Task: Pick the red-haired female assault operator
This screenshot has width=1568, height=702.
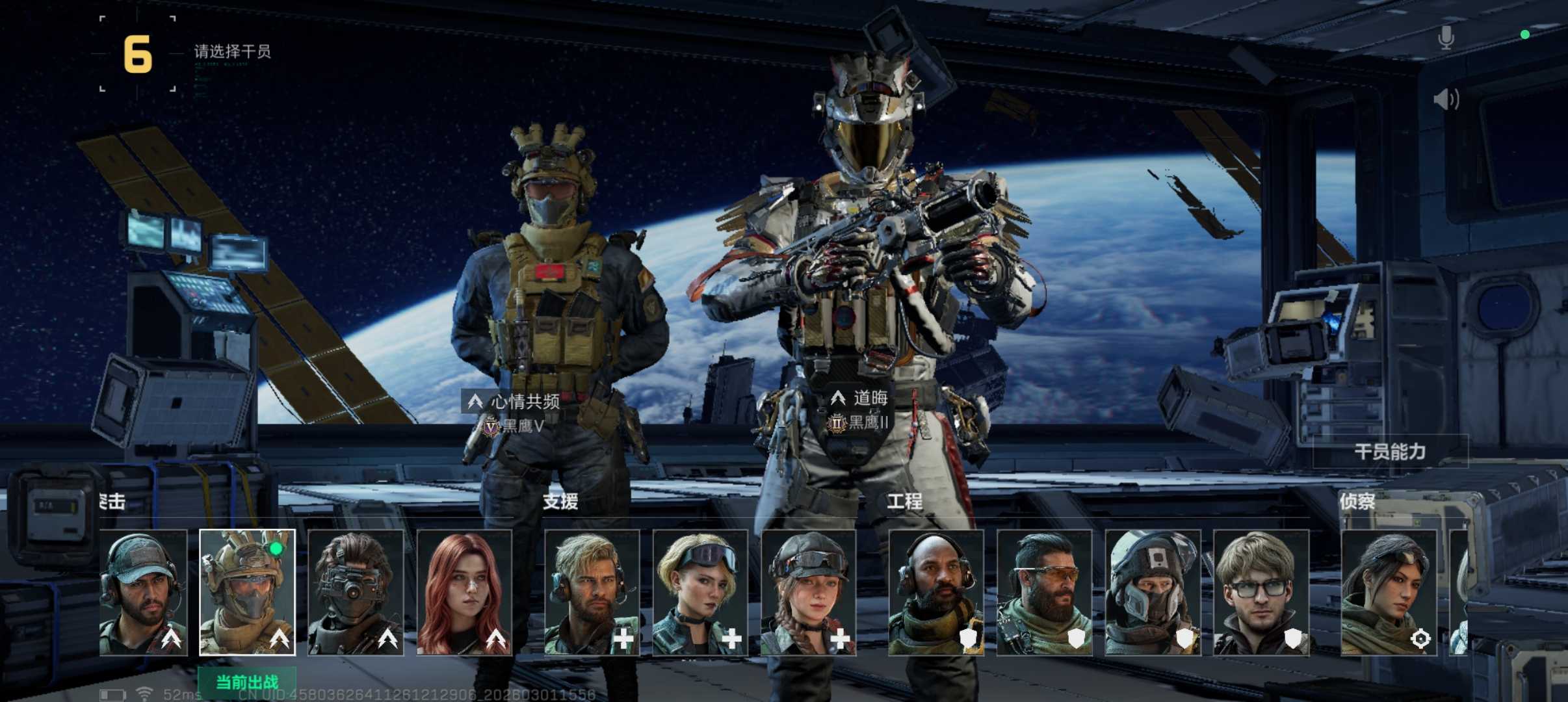Action: click(x=464, y=592)
